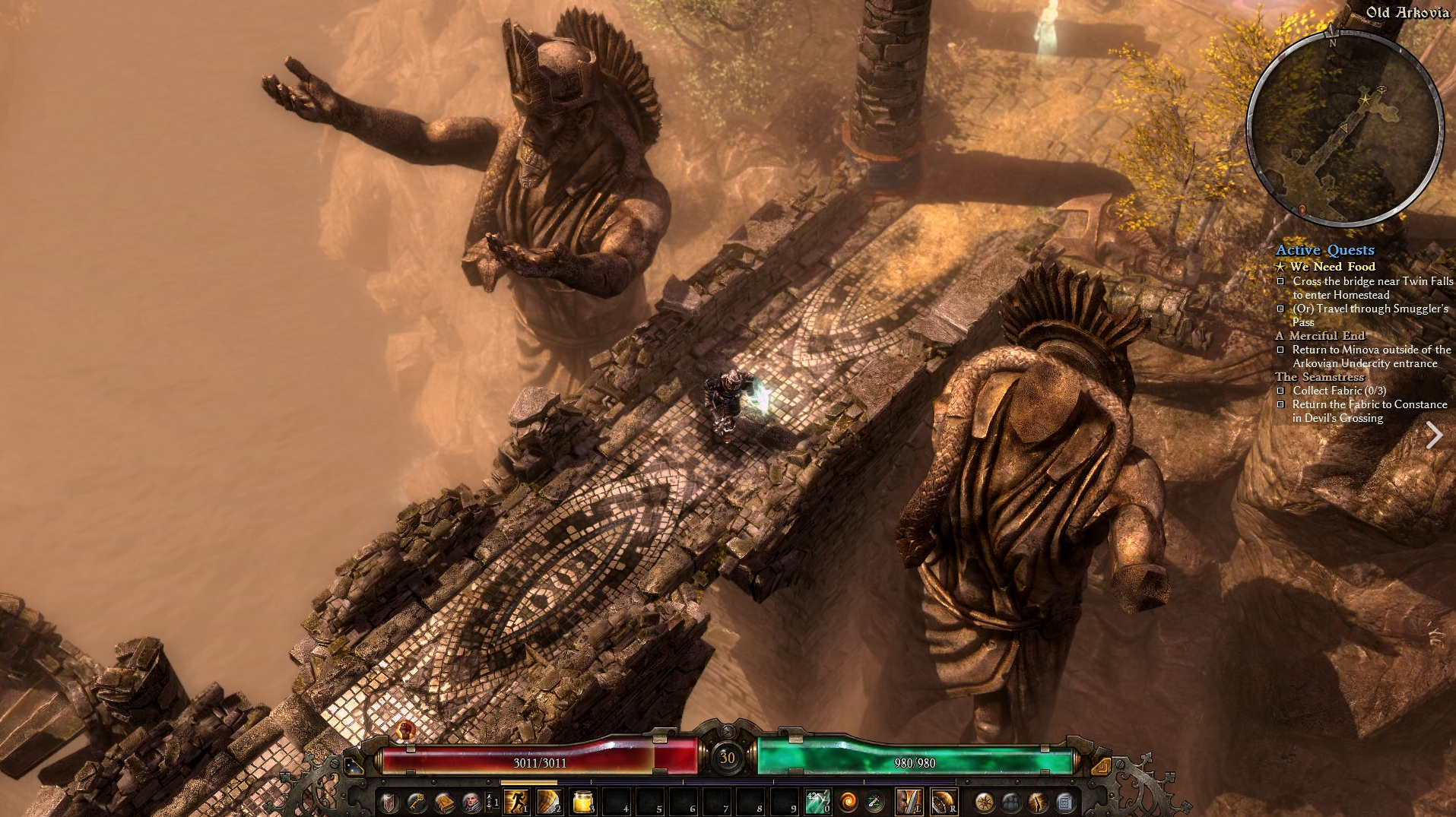Click the devotion stars button beside health bar
Image resolution: width=1456 pixels, height=817 pixels.
tap(353, 765)
